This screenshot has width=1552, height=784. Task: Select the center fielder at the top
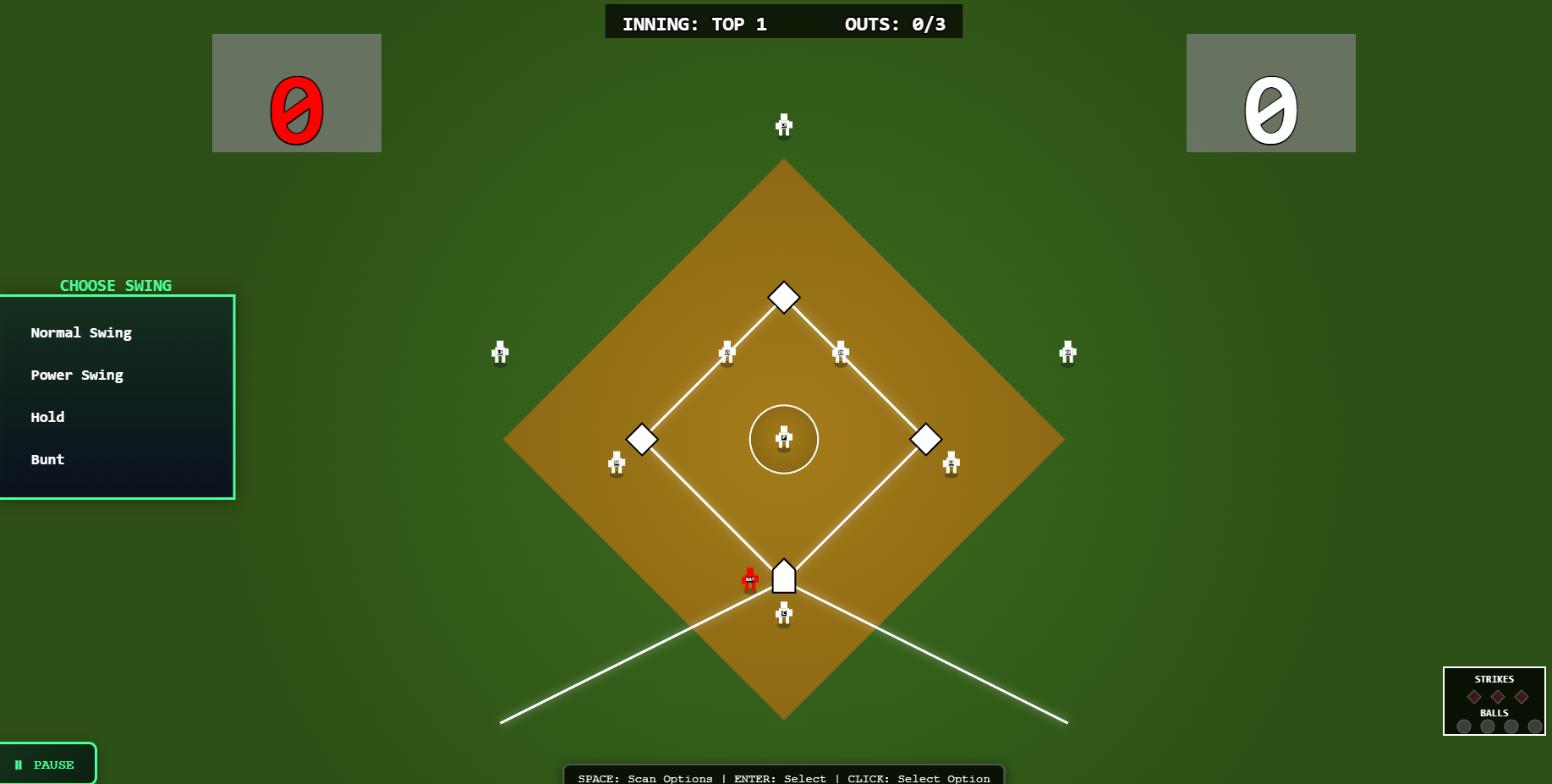point(783,125)
